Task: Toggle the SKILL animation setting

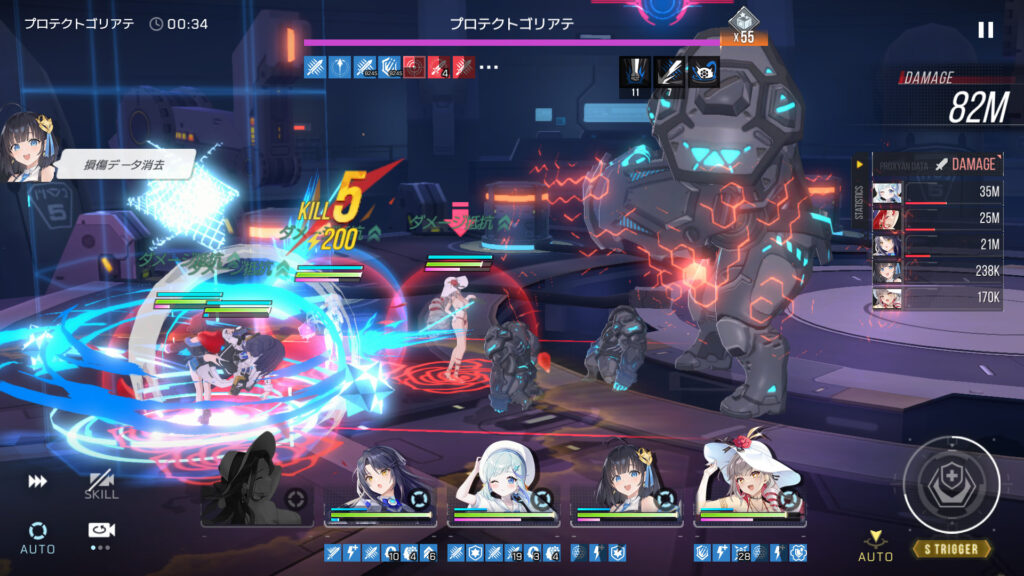Action: click(x=101, y=485)
